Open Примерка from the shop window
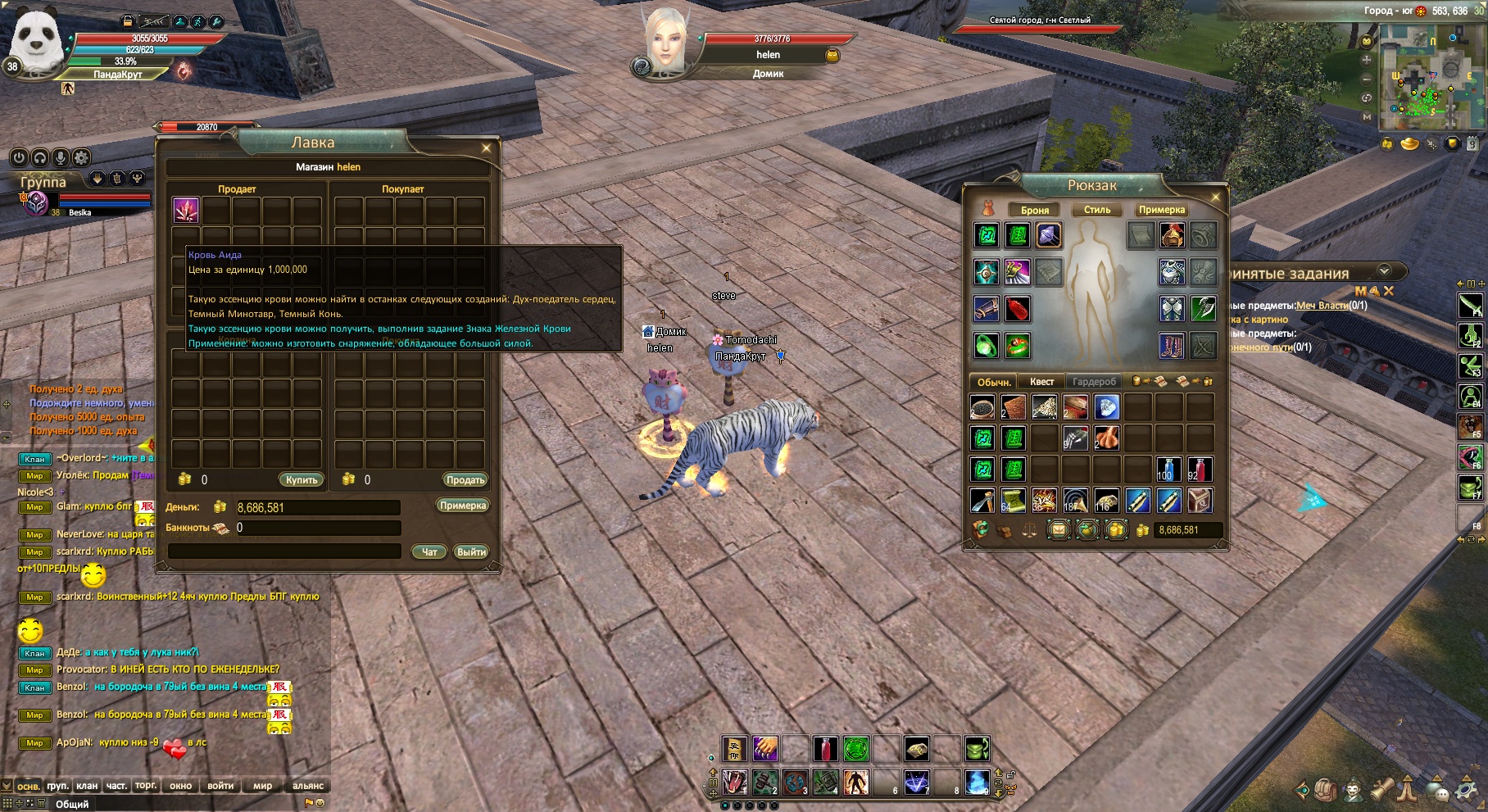Image resolution: width=1488 pixels, height=812 pixels. (x=463, y=506)
